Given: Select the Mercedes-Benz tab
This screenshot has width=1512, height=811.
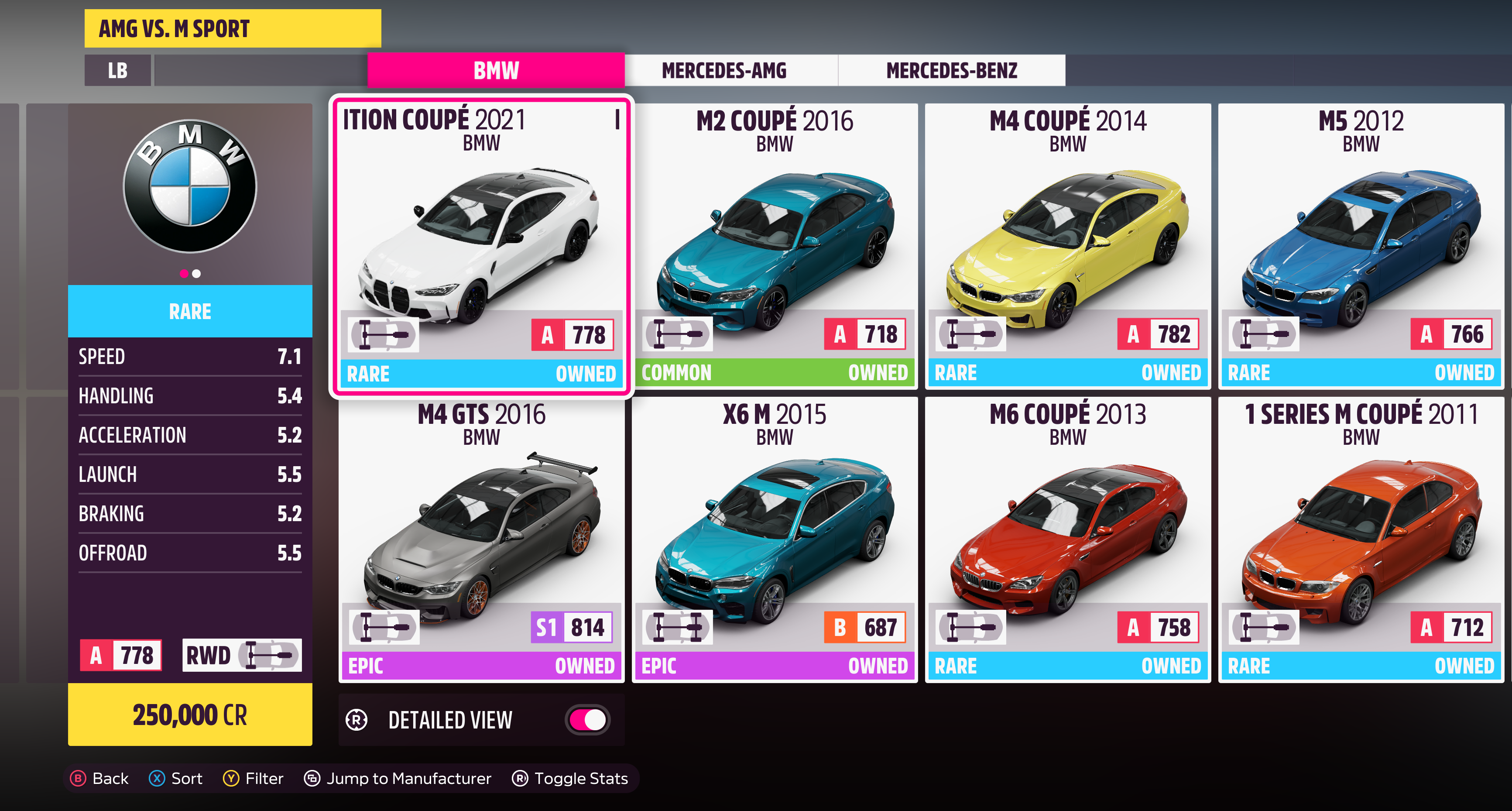Looking at the screenshot, I should tap(951, 70).
